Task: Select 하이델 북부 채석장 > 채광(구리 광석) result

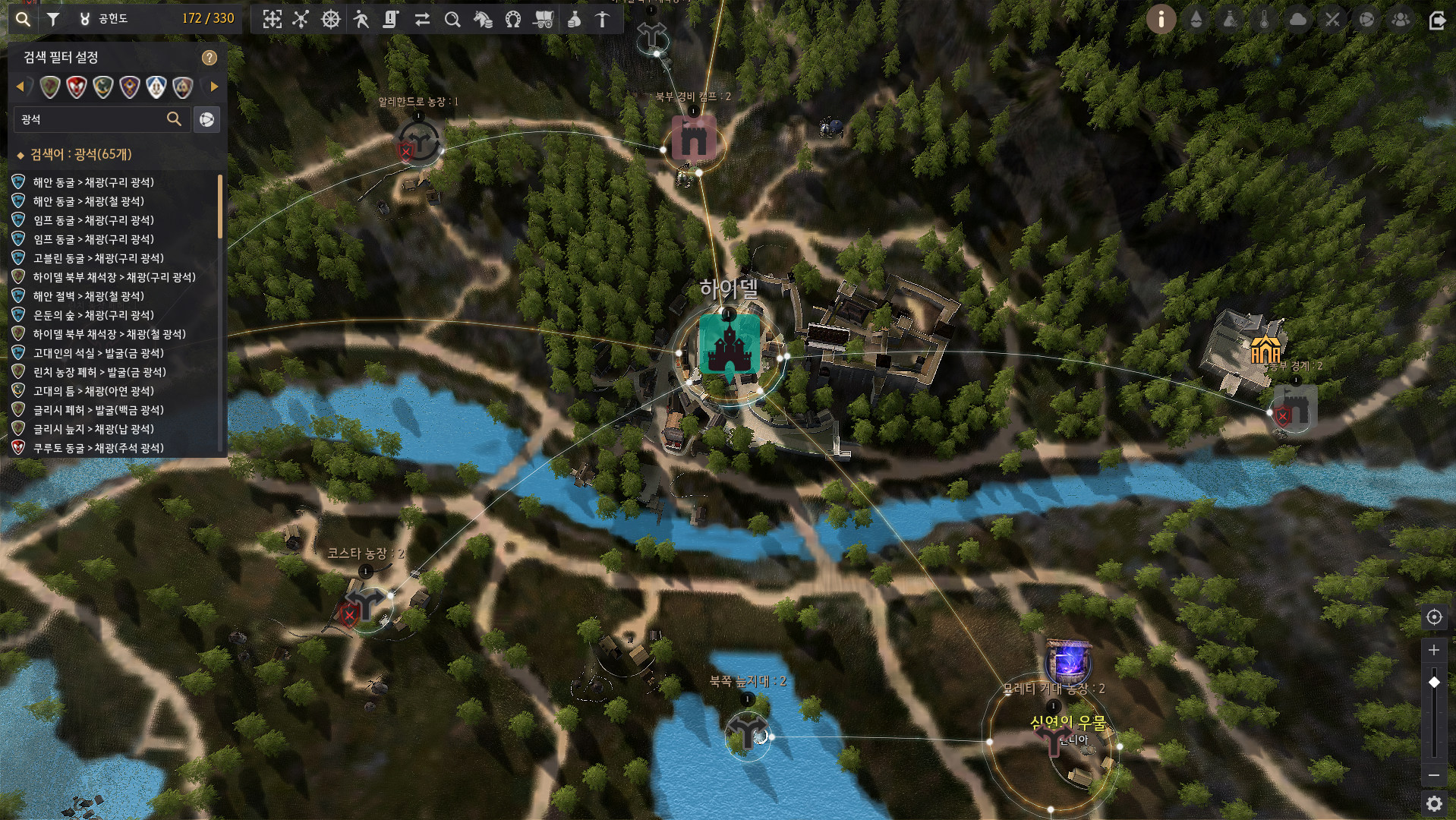Action: 114,277
